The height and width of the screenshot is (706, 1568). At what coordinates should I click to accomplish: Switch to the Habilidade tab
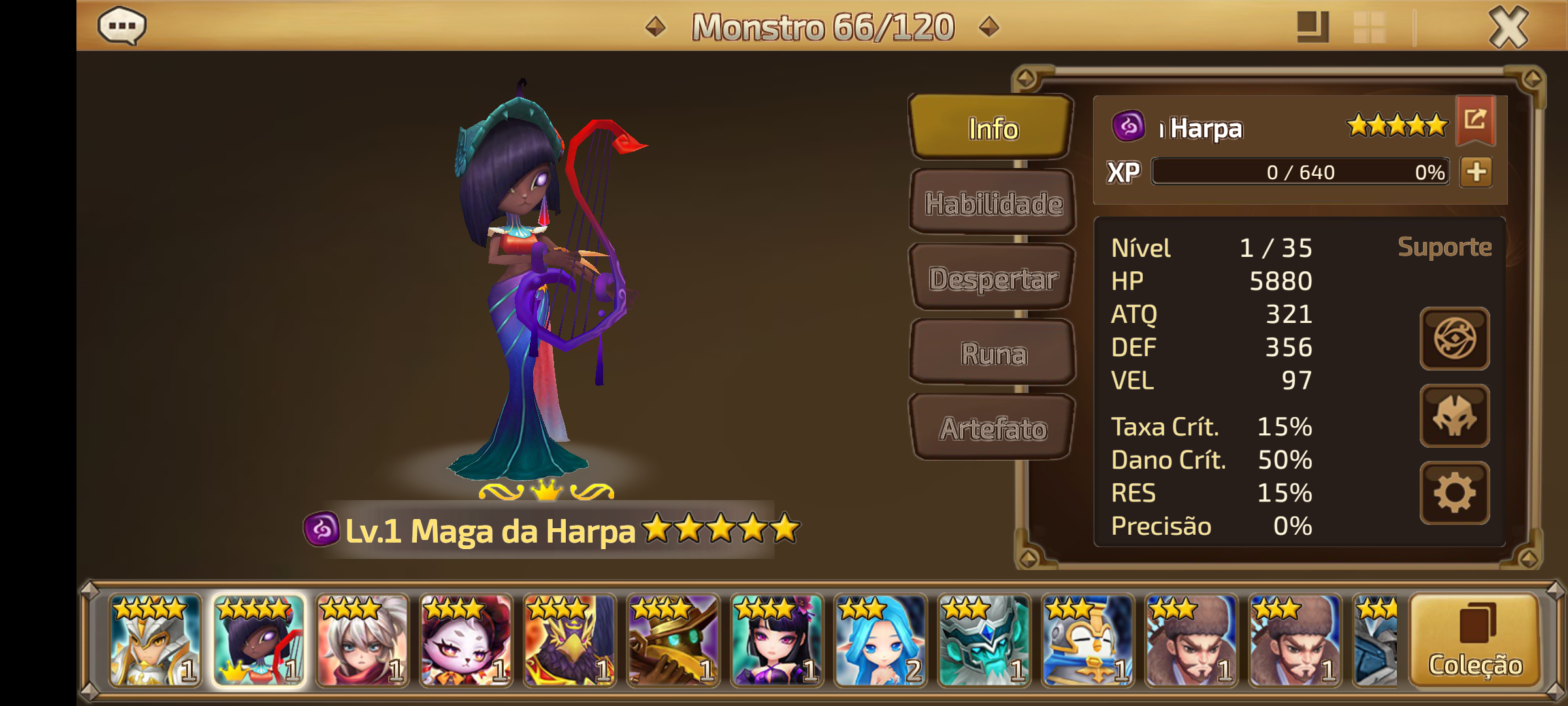[x=993, y=204]
